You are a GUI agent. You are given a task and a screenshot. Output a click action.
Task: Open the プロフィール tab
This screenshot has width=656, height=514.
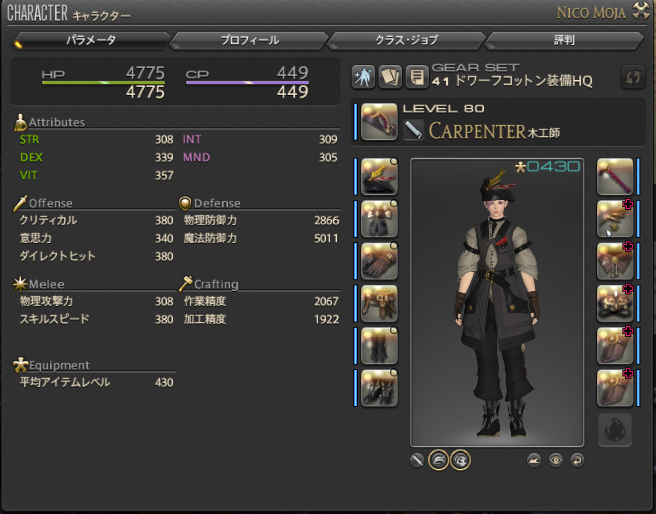(249, 41)
